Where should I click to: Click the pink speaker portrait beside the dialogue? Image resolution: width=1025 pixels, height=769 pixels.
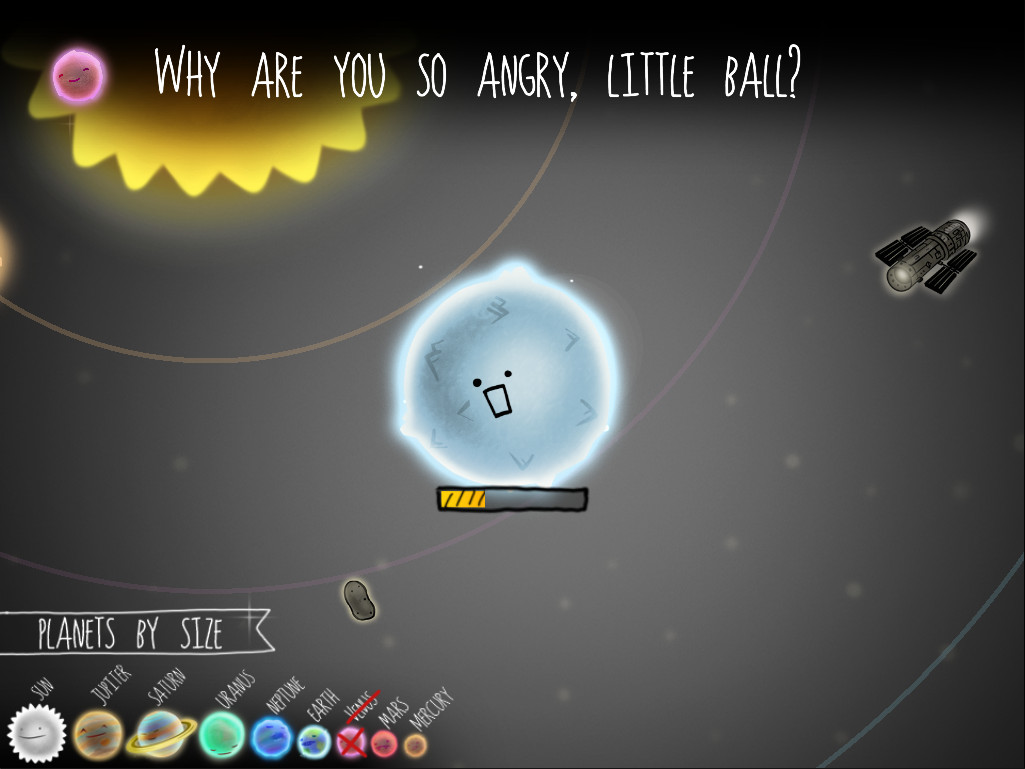tap(77, 75)
